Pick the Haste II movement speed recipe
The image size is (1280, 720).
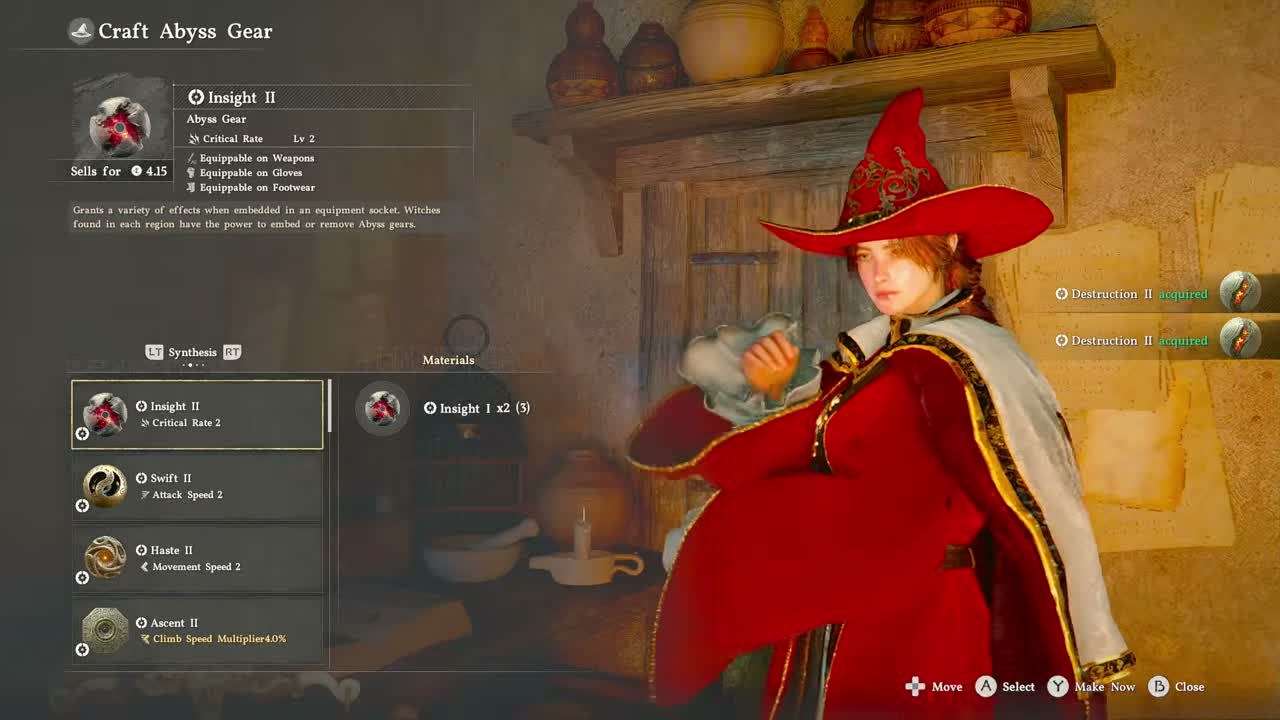pyautogui.click(x=197, y=558)
